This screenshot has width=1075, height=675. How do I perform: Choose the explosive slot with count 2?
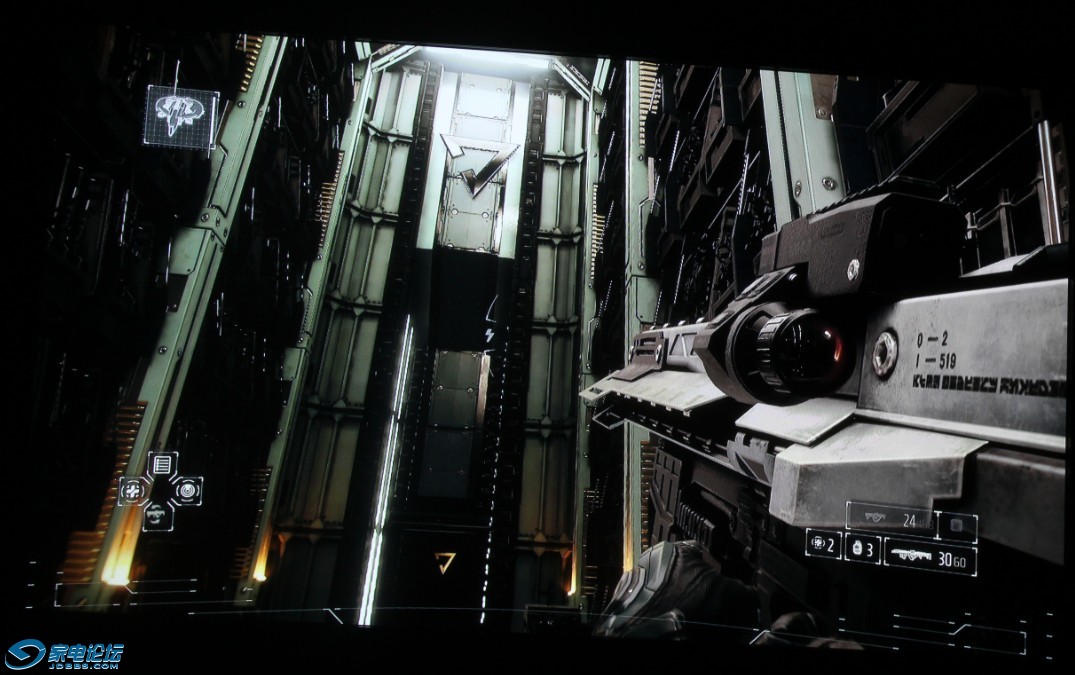(x=823, y=544)
